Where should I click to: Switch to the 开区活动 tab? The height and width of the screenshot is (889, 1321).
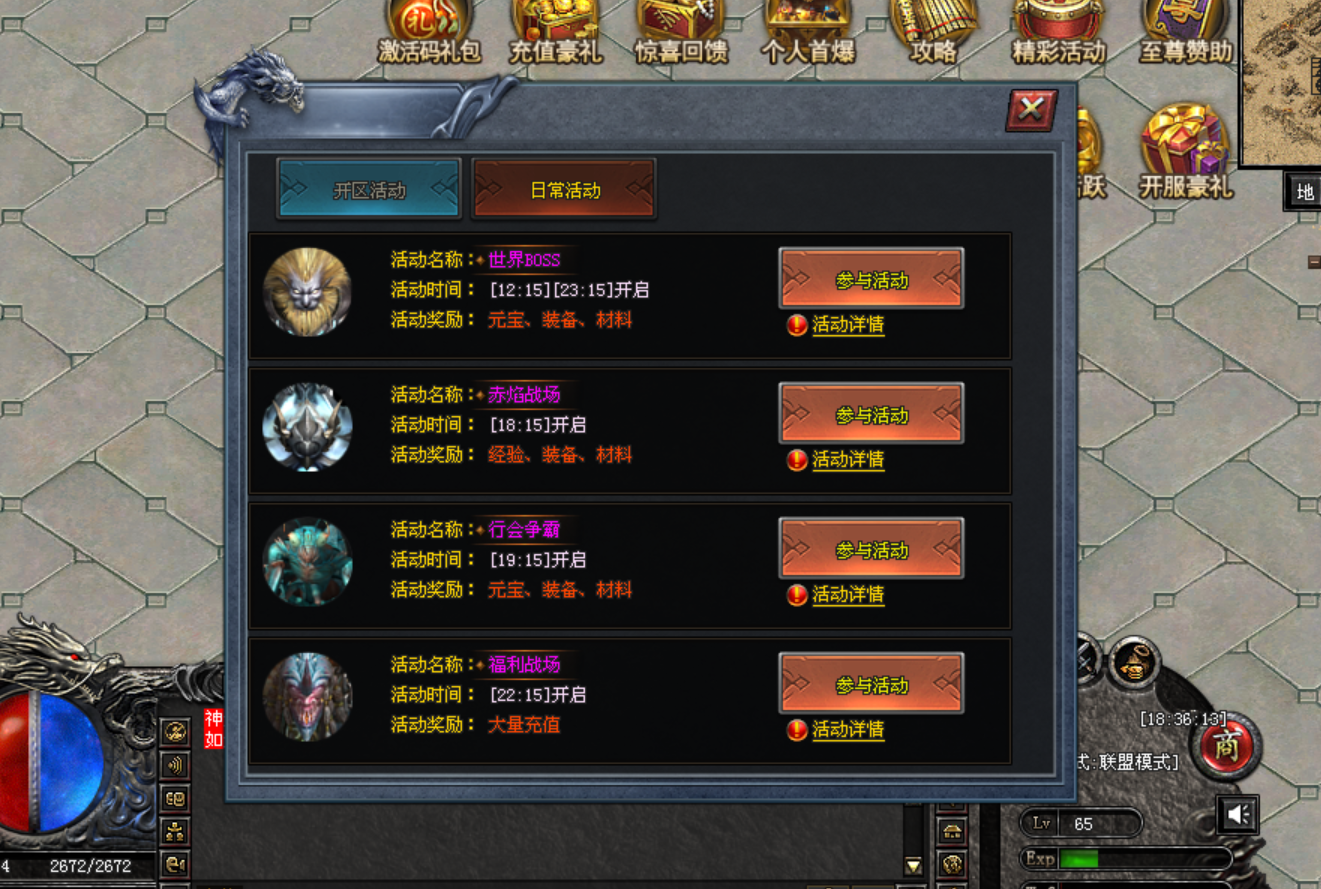point(369,189)
